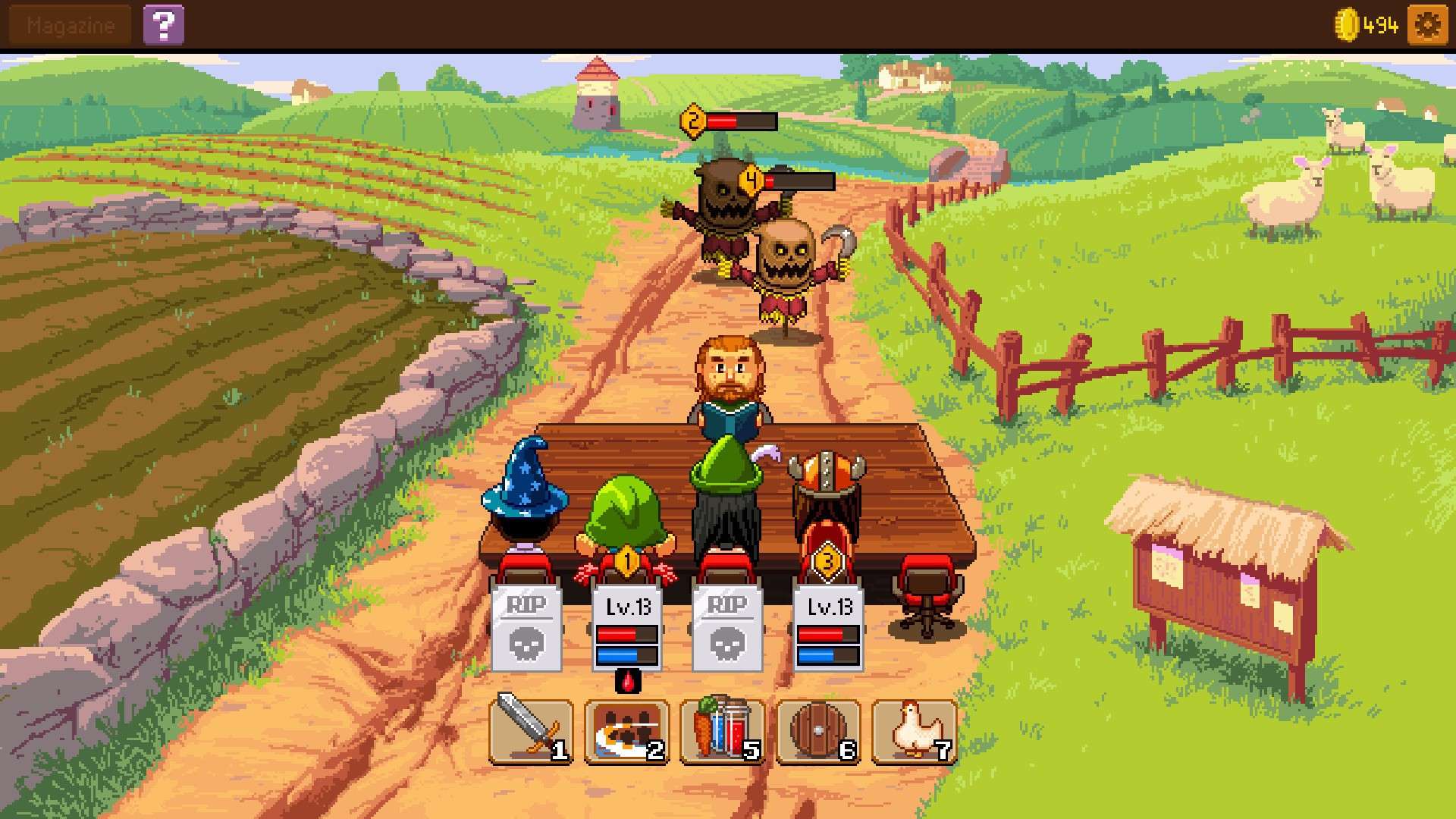
Task: Select the Lv.13 card of the viking-helmet player
Action: [x=829, y=628]
